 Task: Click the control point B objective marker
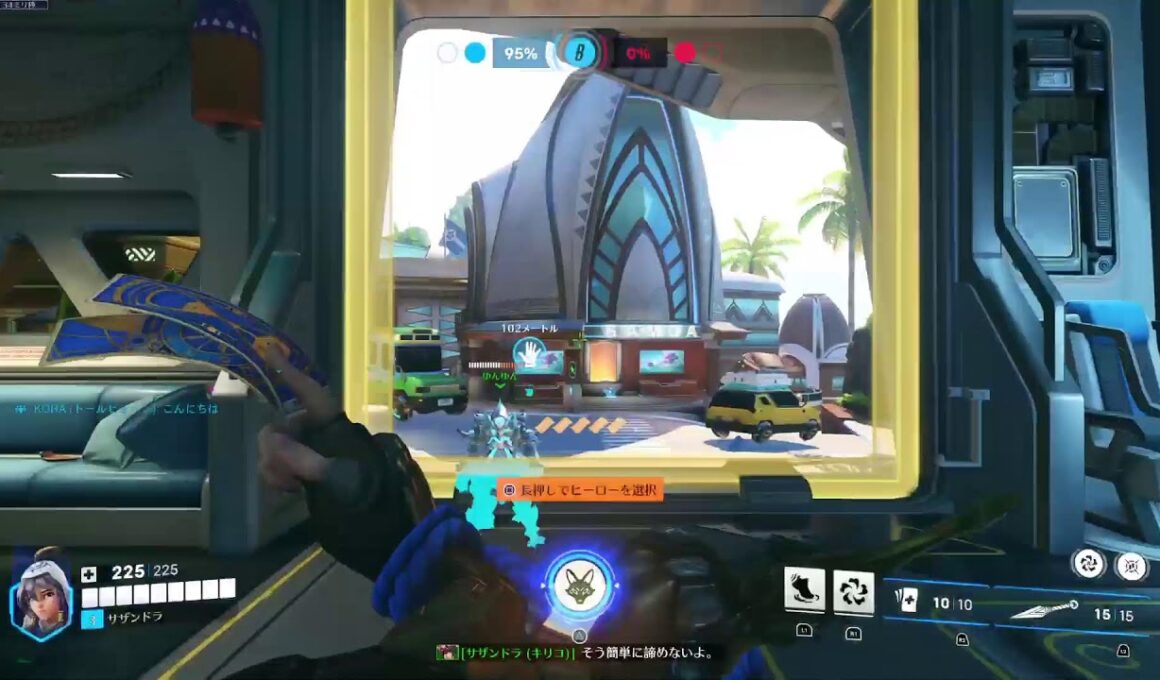578,52
